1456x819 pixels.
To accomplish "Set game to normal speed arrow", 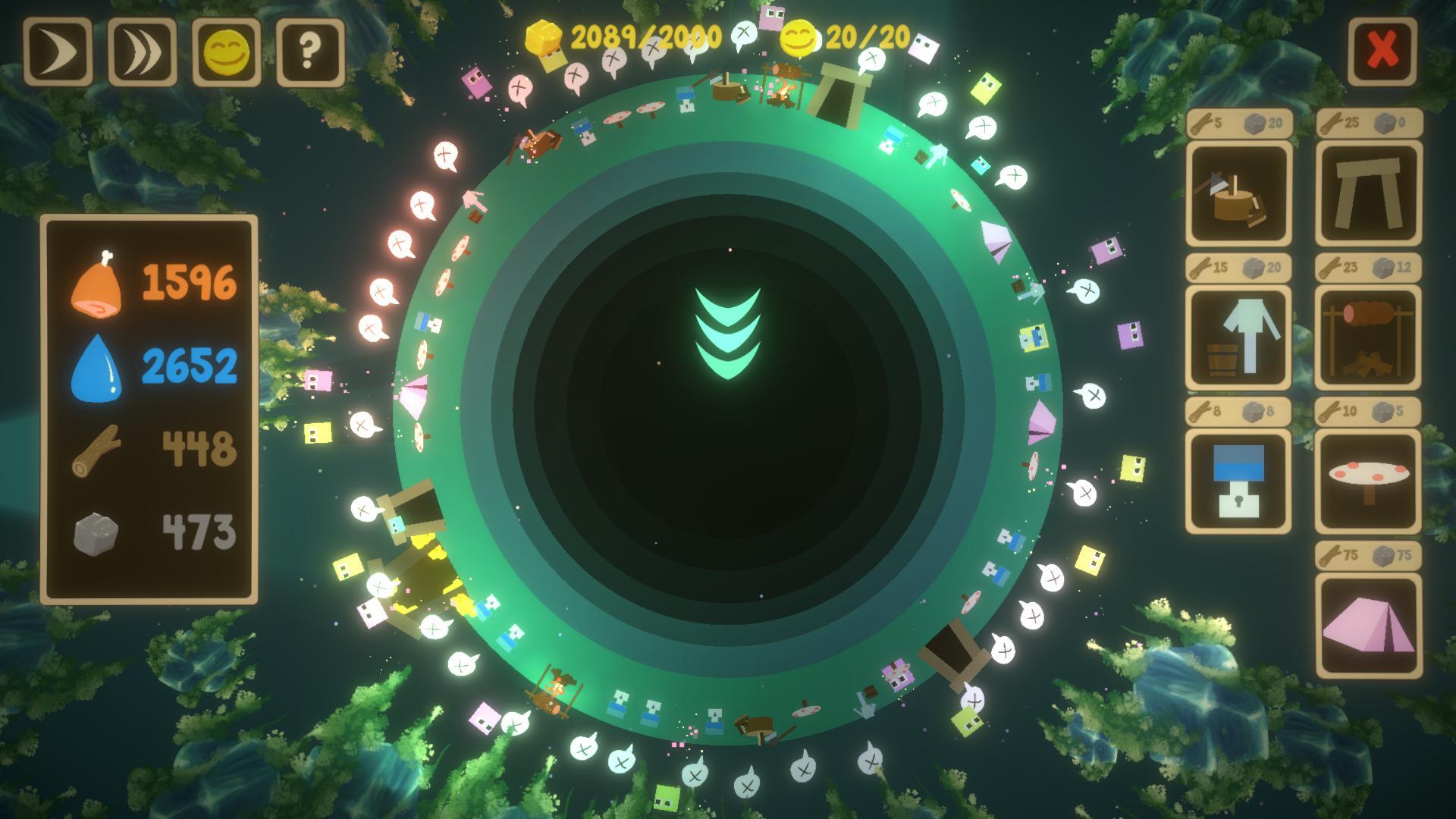I will point(58,52).
